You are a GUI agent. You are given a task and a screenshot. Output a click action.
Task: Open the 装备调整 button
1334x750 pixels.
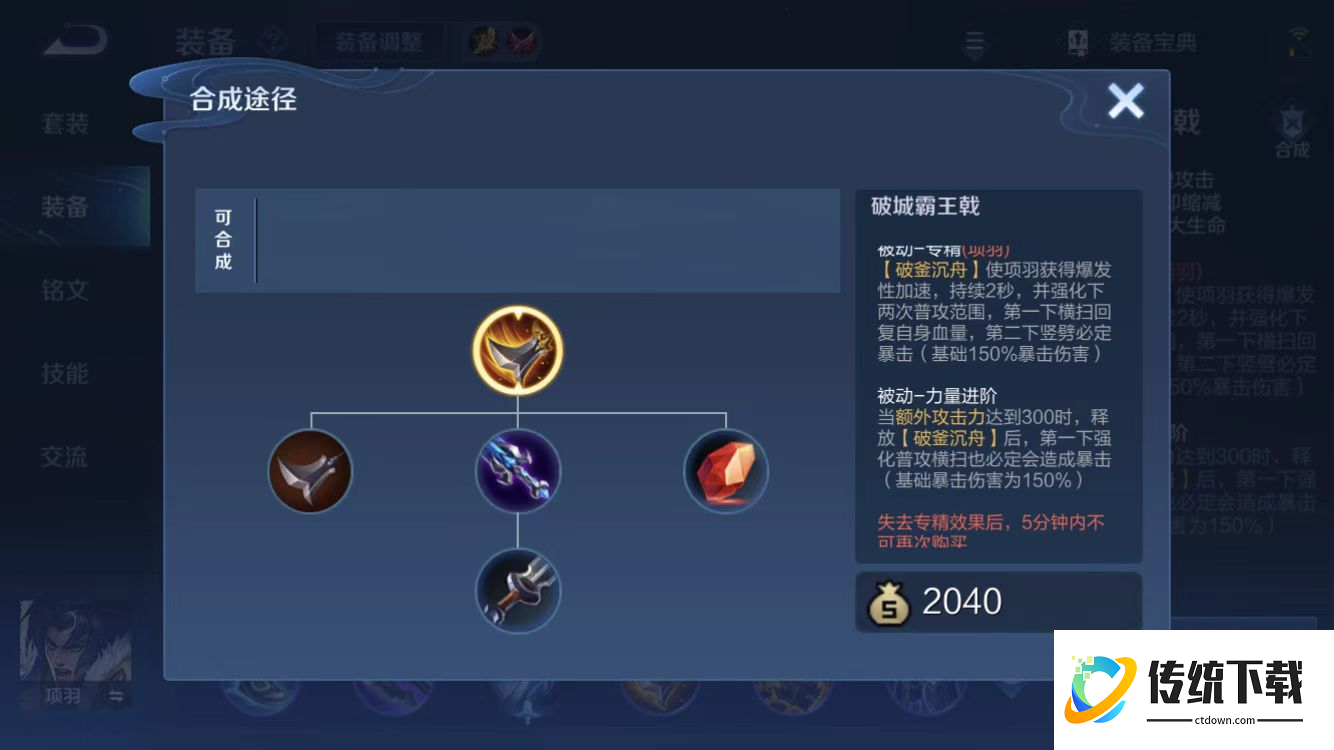pos(379,41)
